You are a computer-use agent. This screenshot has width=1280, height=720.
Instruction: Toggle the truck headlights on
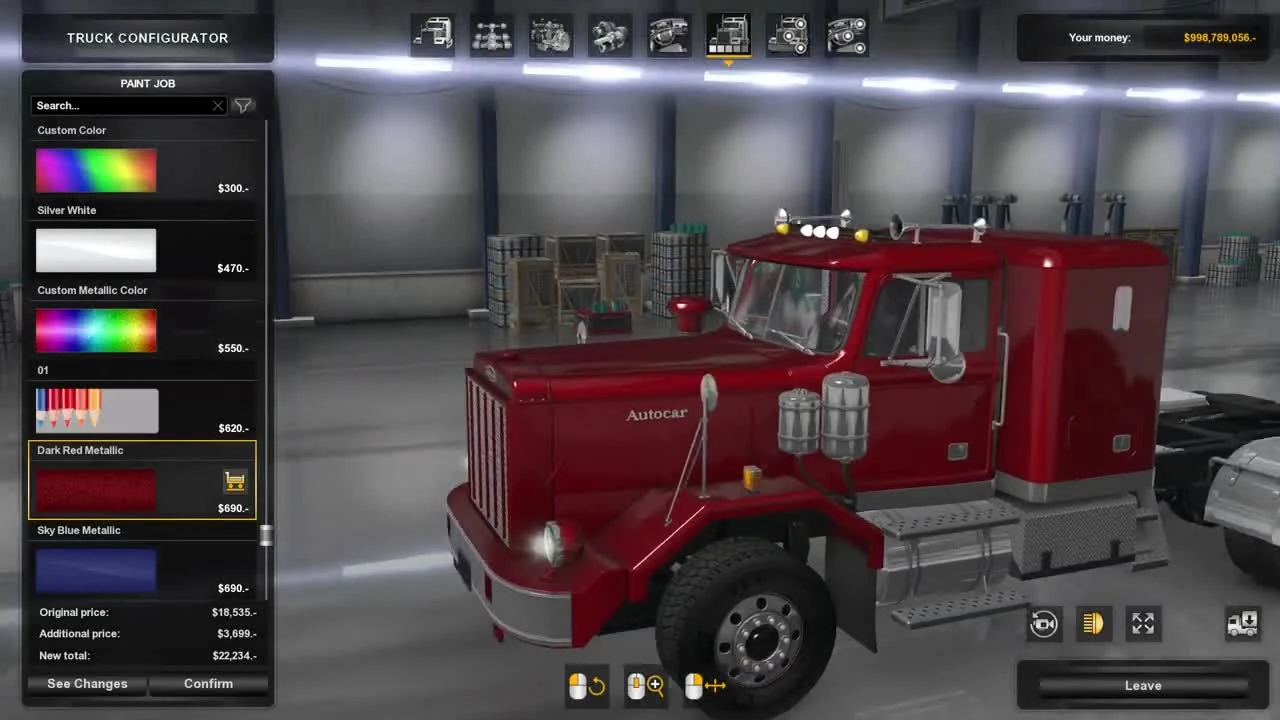coord(1093,623)
